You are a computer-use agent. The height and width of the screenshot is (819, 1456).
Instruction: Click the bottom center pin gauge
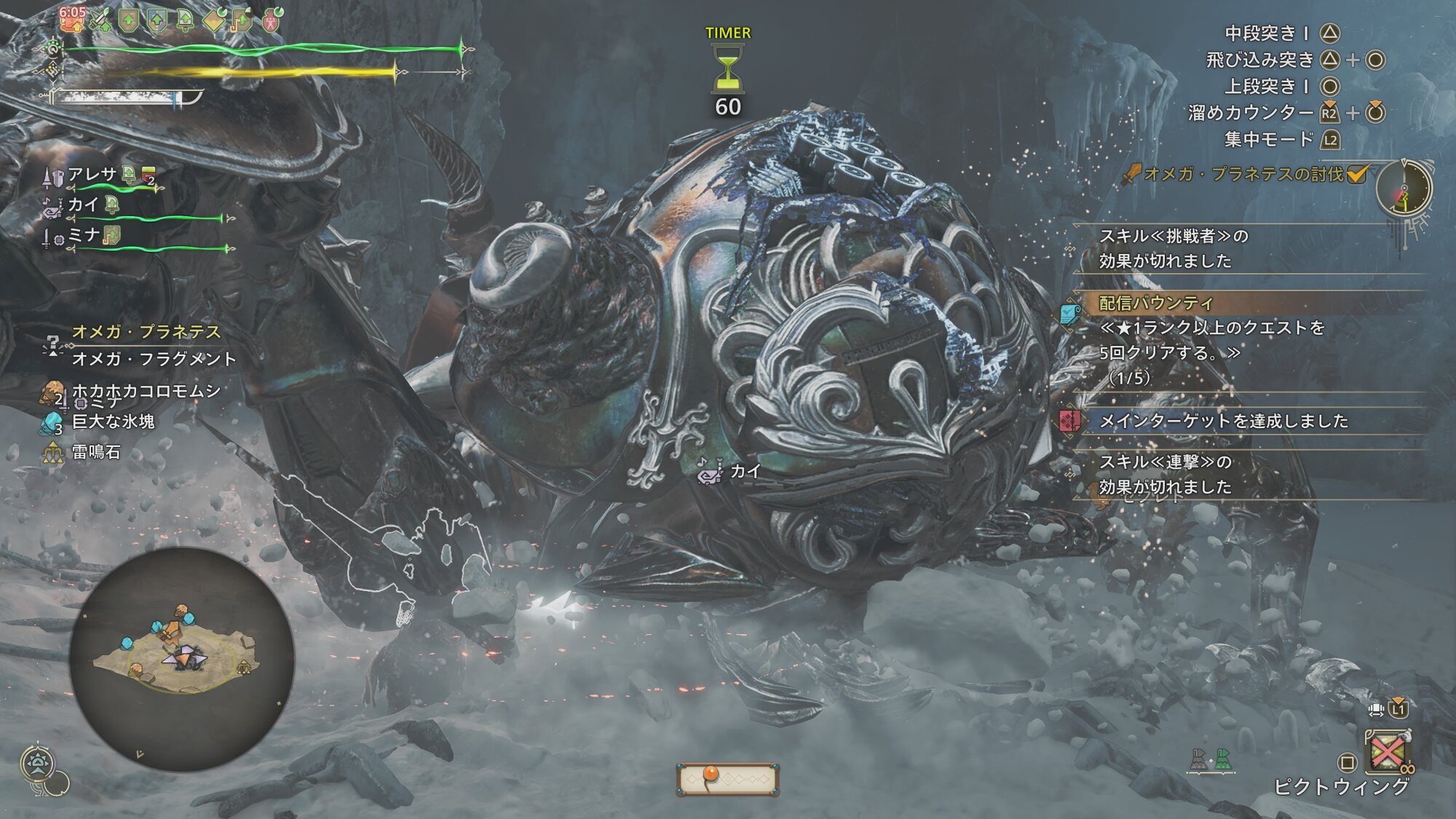[x=727, y=779]
